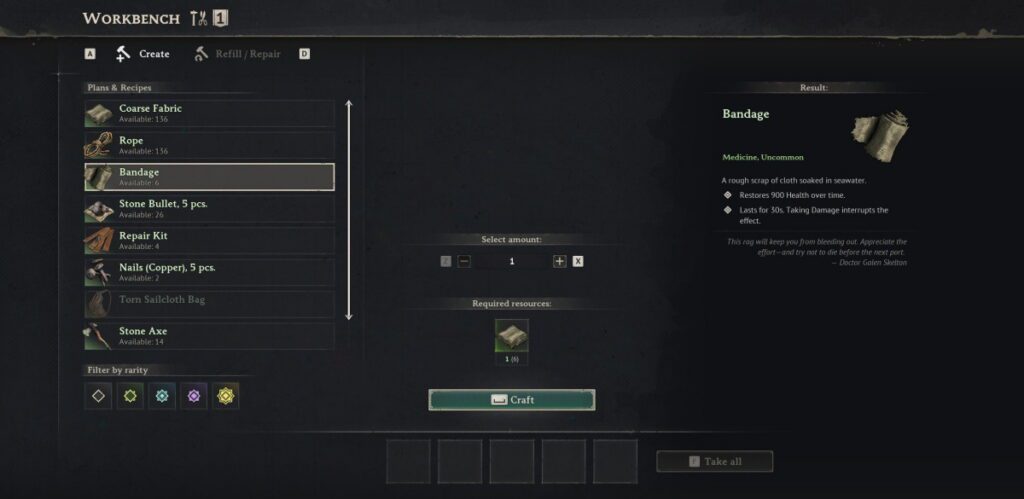Filter recipes by purple epic rarity
Viewport: 1024px width, 499px height.
[194, 396]
